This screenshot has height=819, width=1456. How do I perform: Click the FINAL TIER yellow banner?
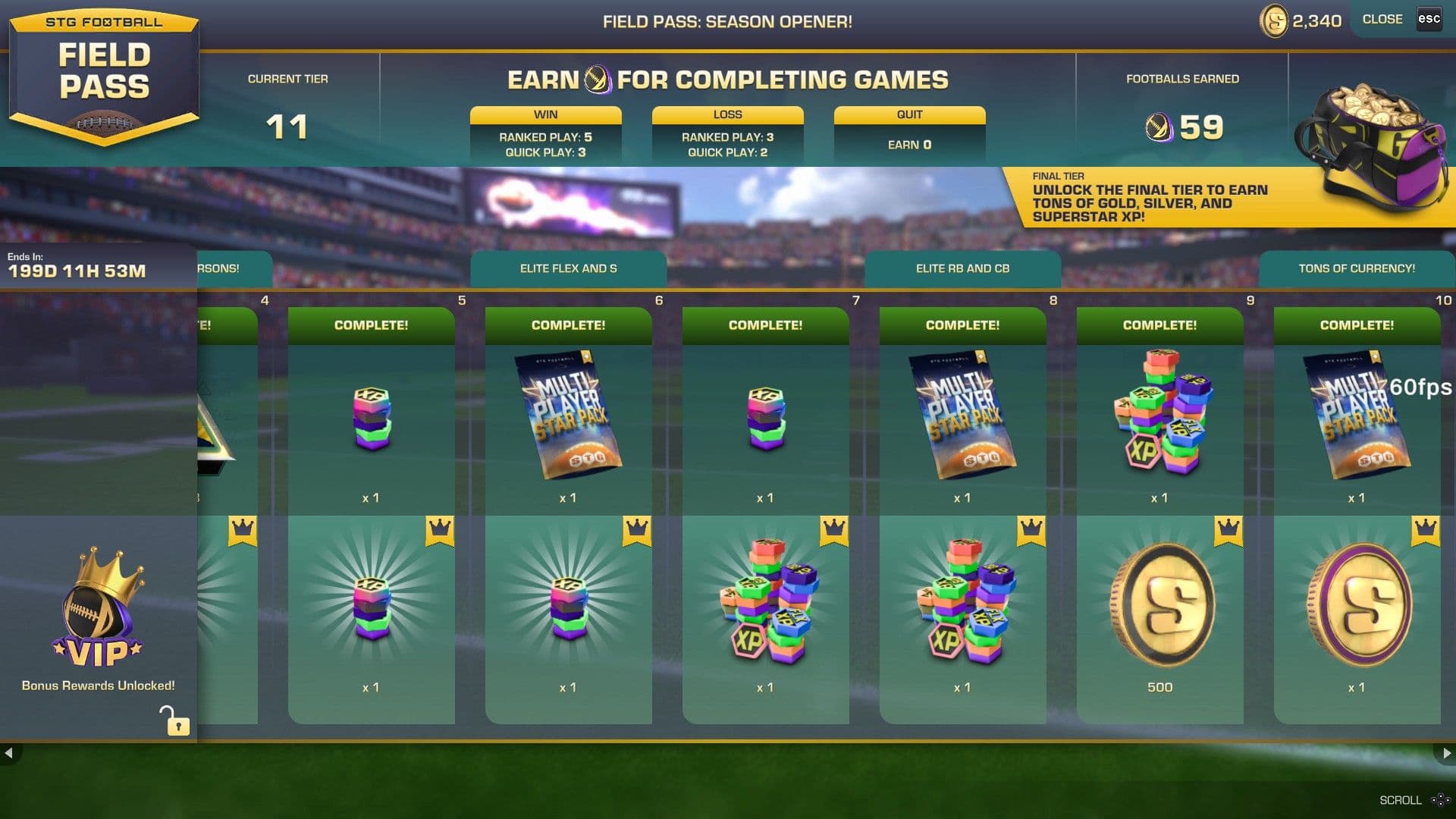1183,201
